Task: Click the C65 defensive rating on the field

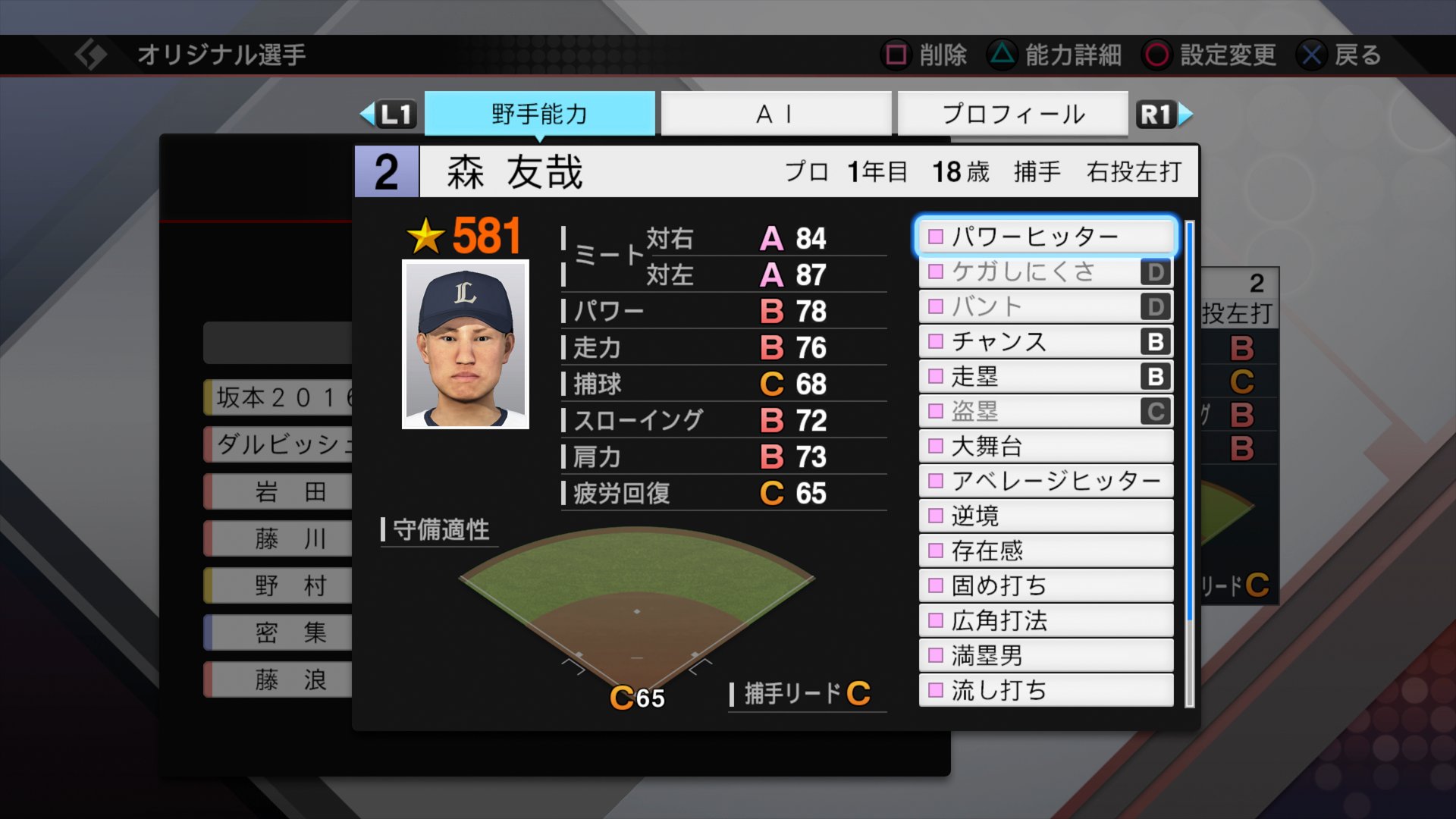Action: (639, 695)
